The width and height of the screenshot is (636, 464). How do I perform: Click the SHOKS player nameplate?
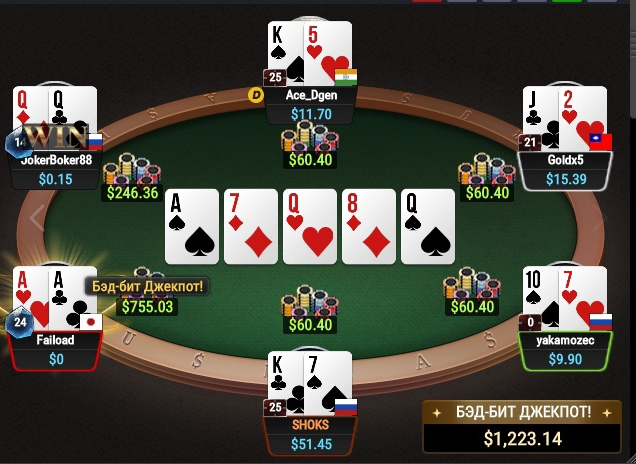309,434
